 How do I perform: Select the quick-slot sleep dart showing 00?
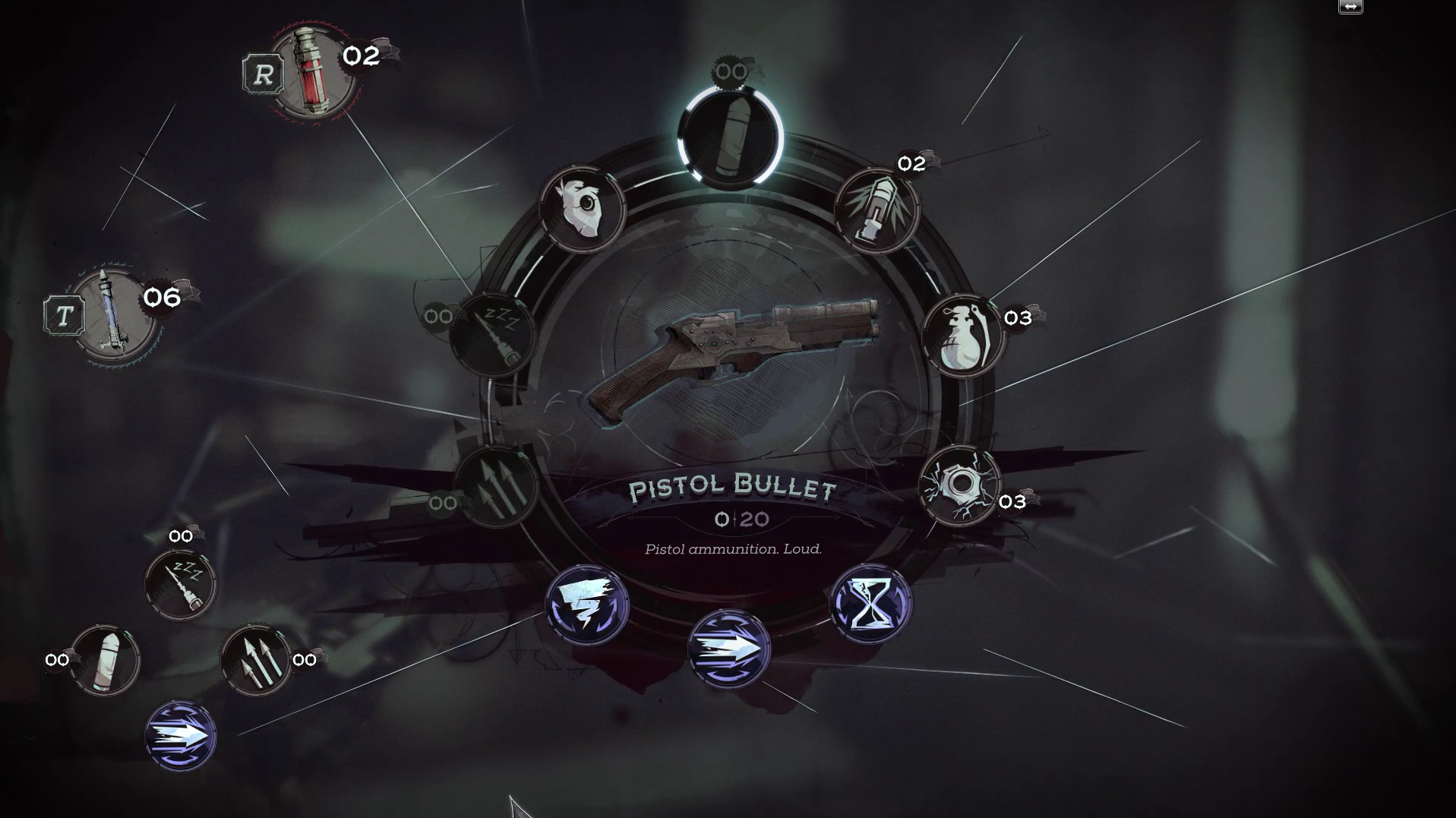180,584
